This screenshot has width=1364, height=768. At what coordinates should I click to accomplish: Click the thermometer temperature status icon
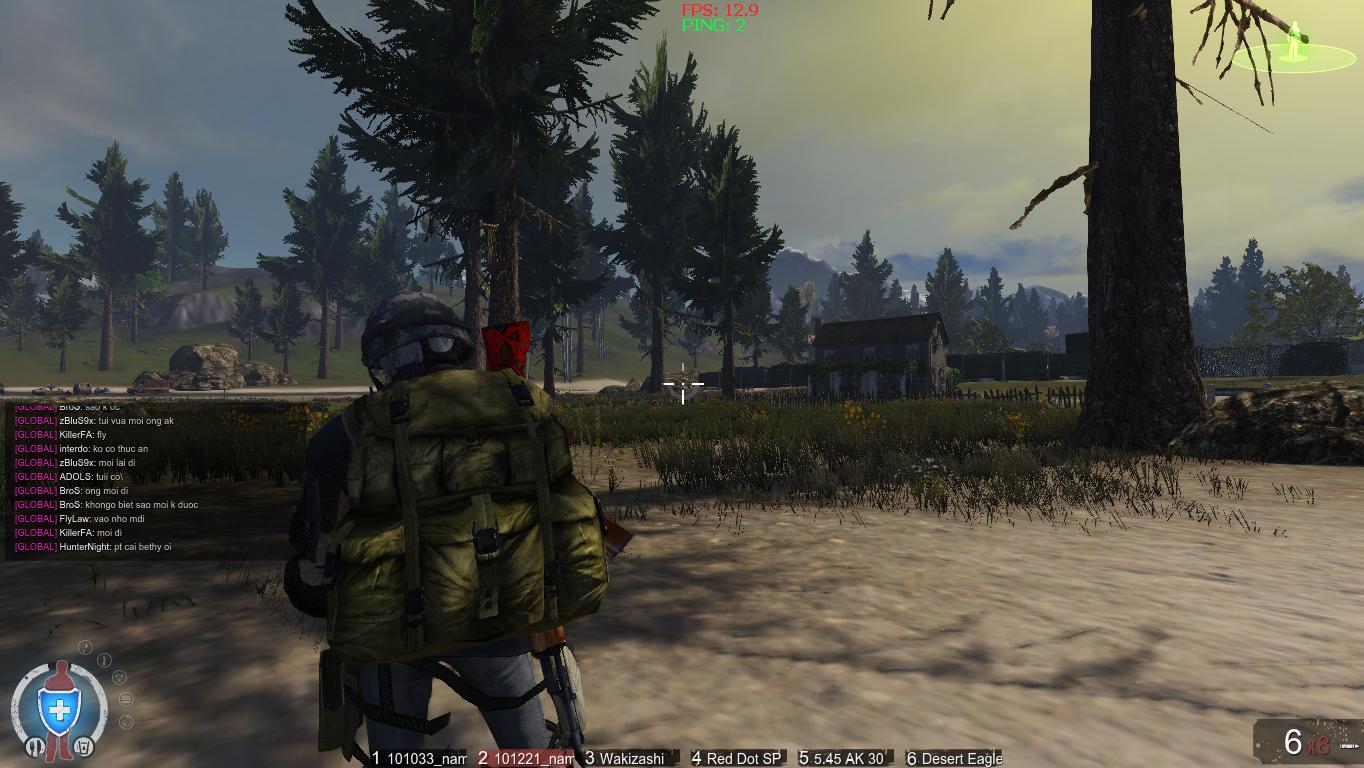[x=104, y=660]
